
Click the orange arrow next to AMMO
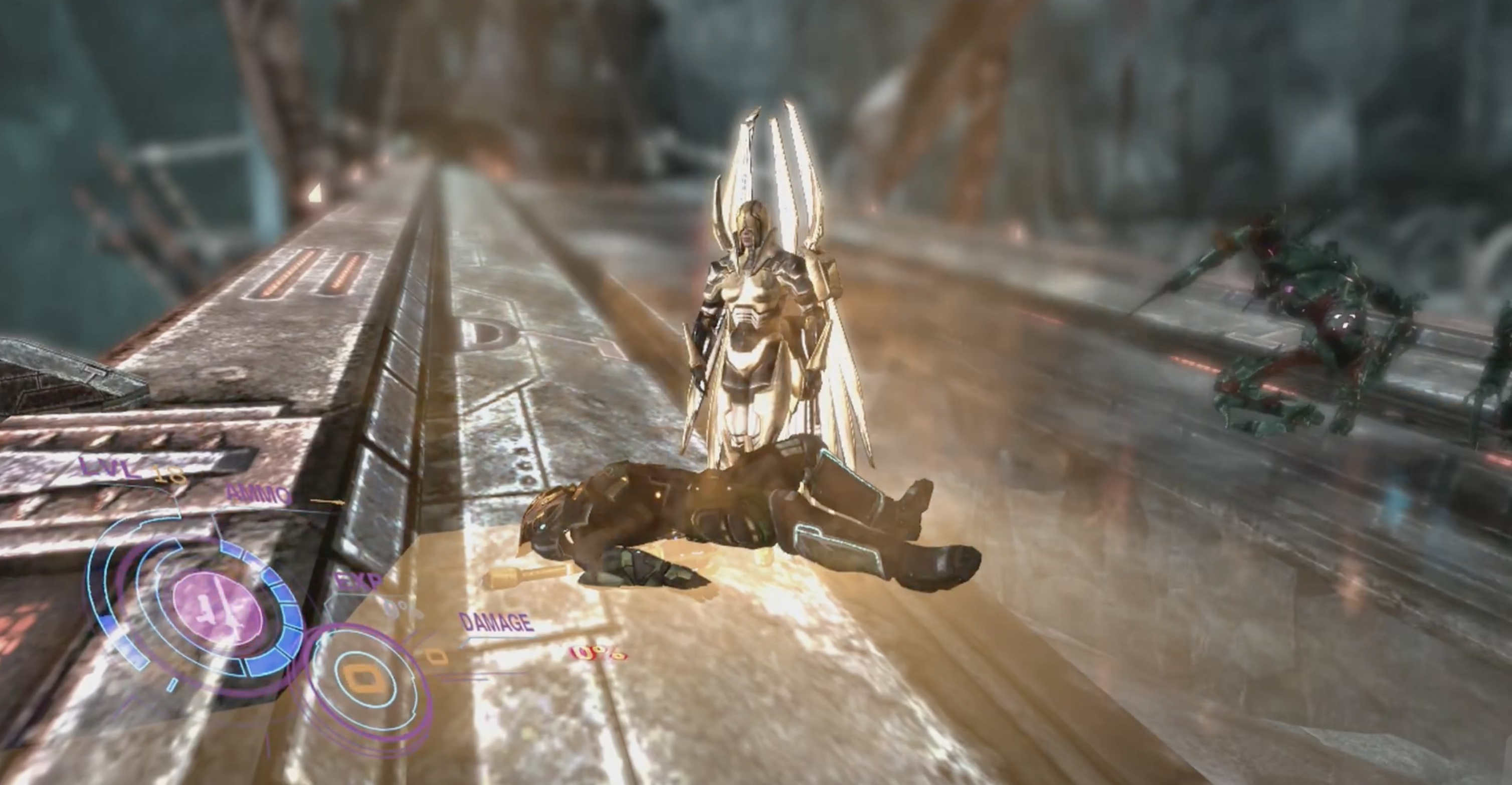[326, 502]
